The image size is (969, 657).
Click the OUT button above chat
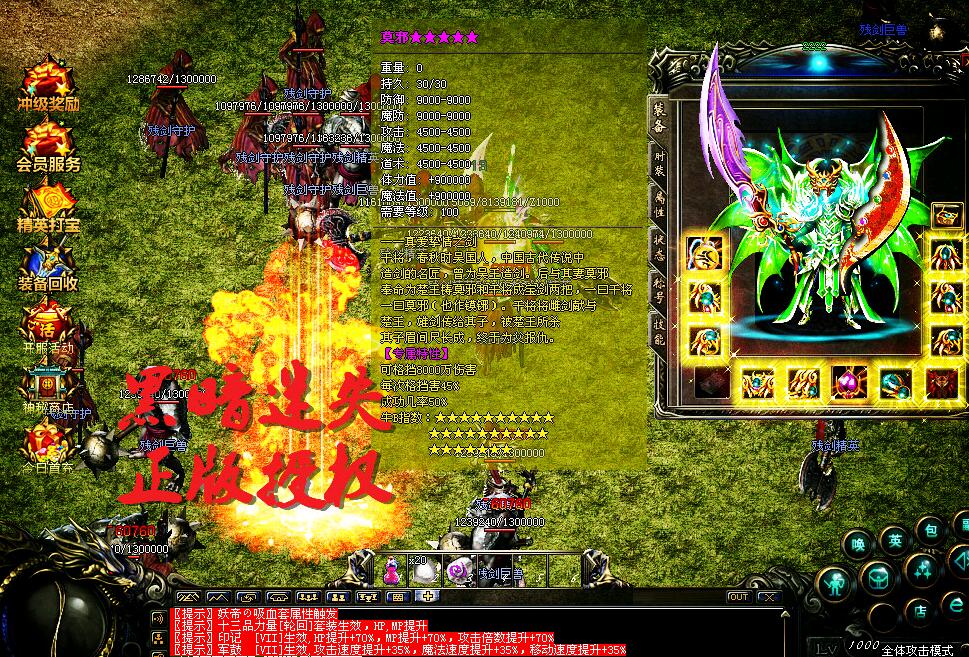click(738, 597)
